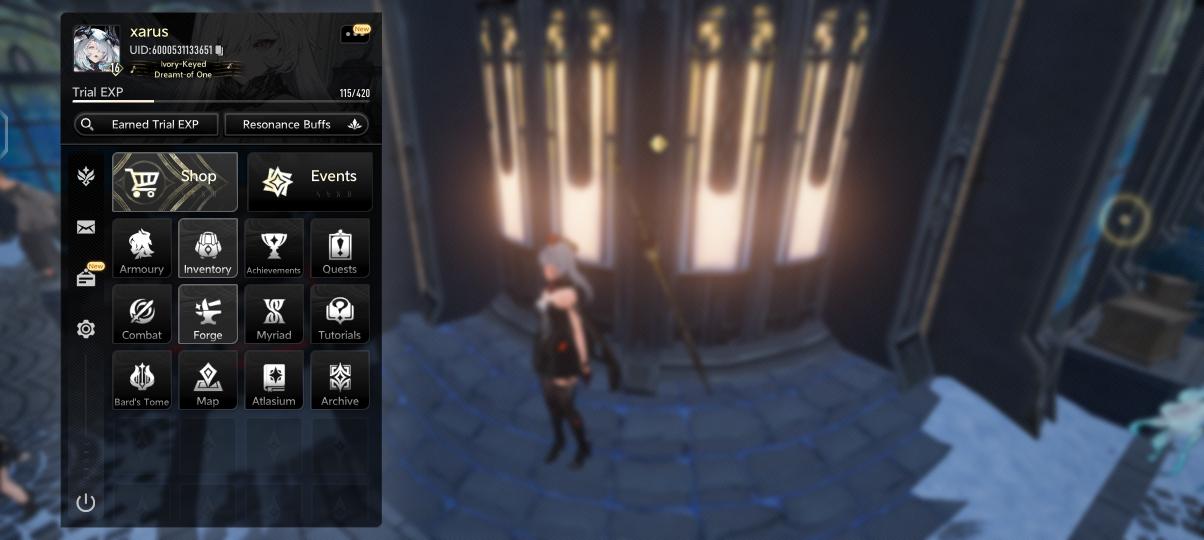This screenshot has height=540, width=1204.
Task: Open Bard's Tome
Action: (142, 379)
